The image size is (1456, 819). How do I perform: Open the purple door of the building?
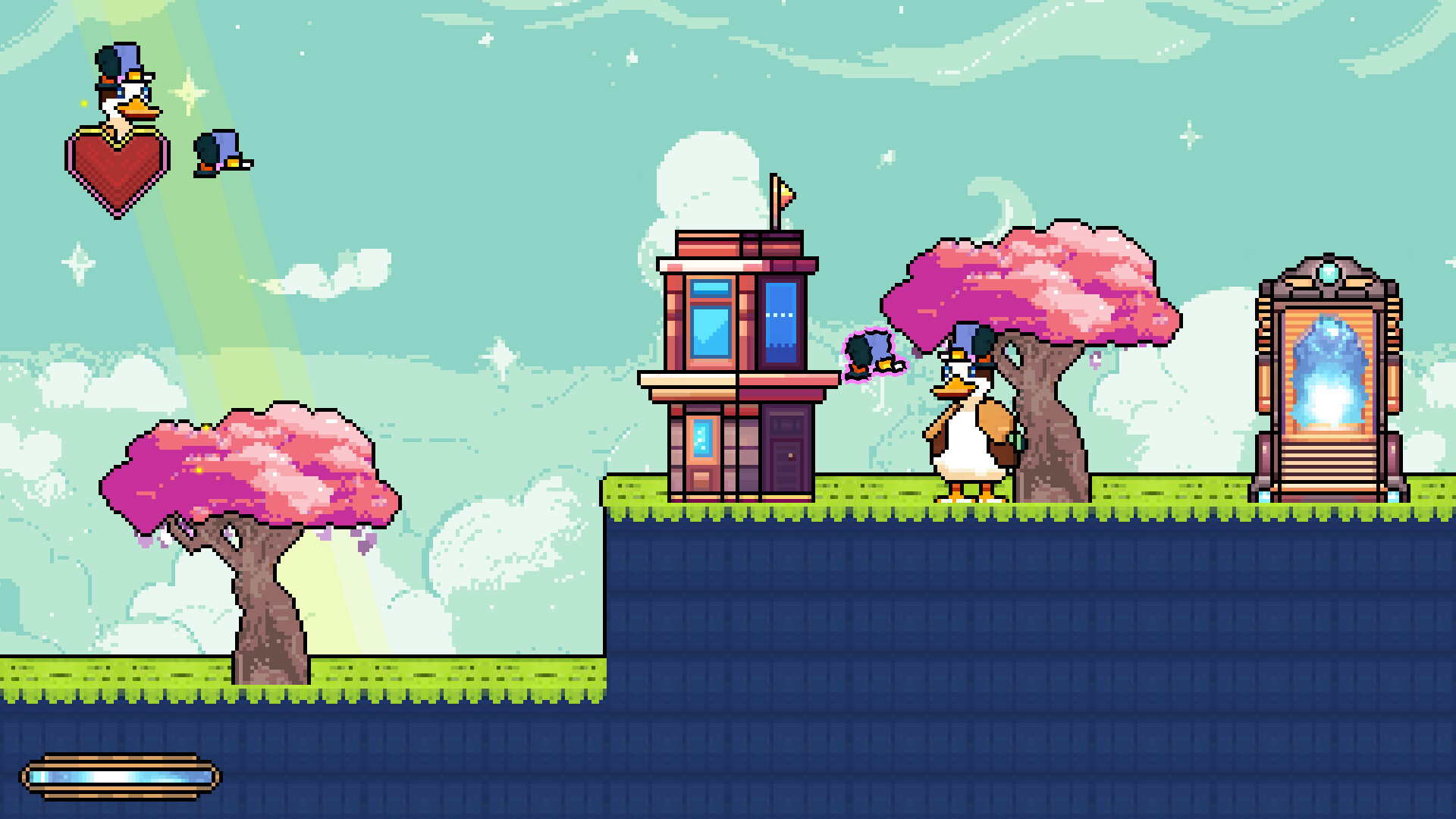pyautogui.click(x=785, y=447)
